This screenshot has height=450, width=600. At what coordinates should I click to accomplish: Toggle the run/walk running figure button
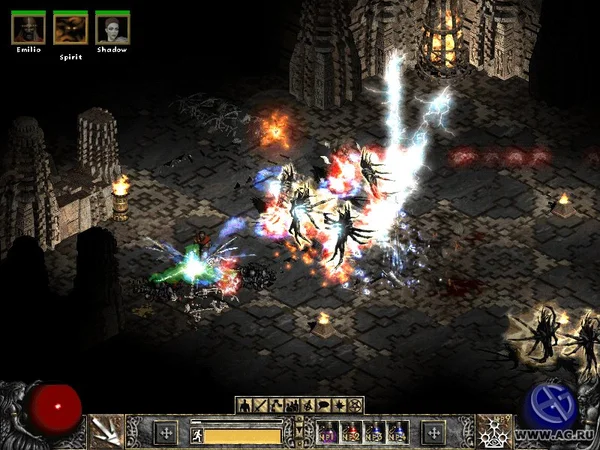tap(197, 435)
